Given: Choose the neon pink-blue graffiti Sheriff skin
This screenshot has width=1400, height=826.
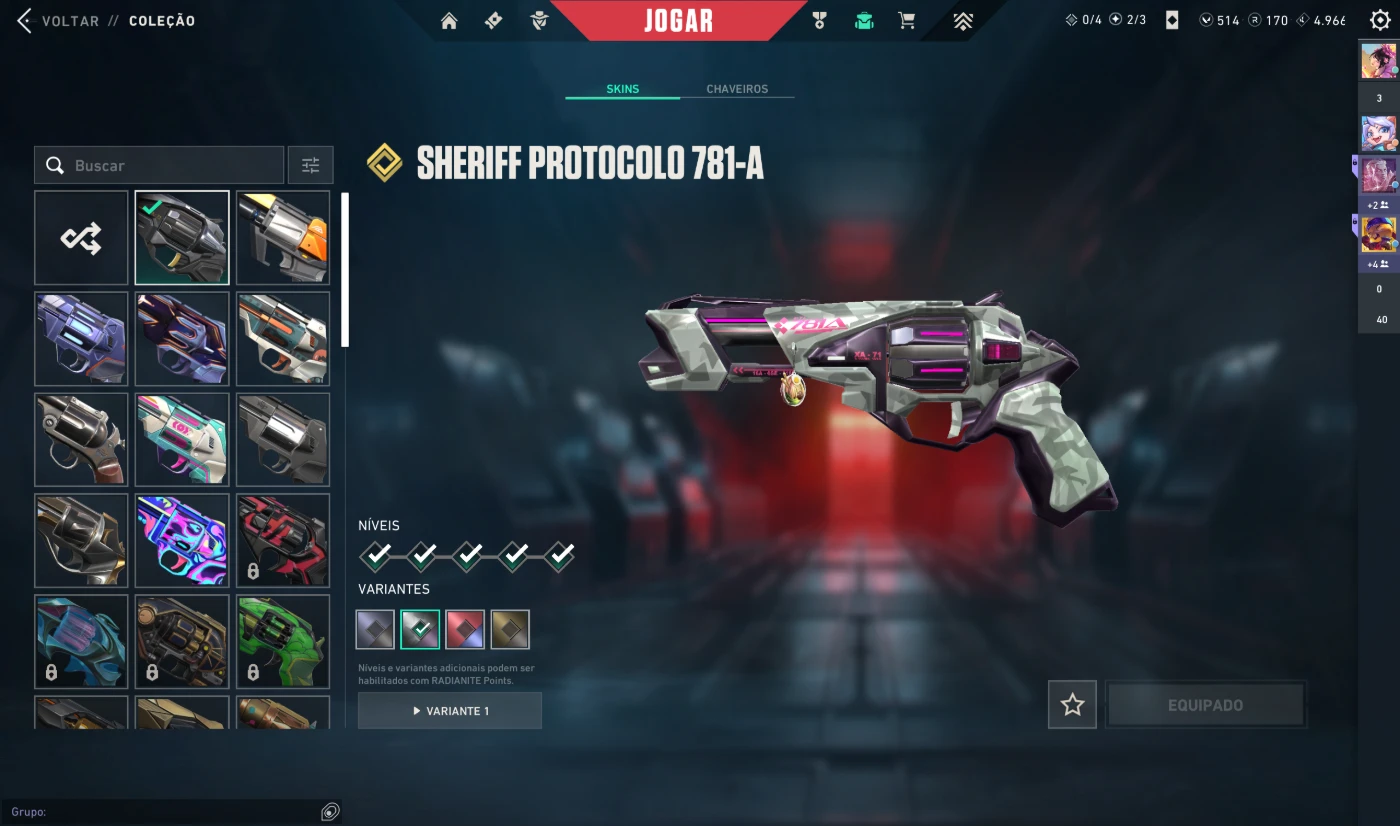Looking at the screenshot, I should pos(182,540).
